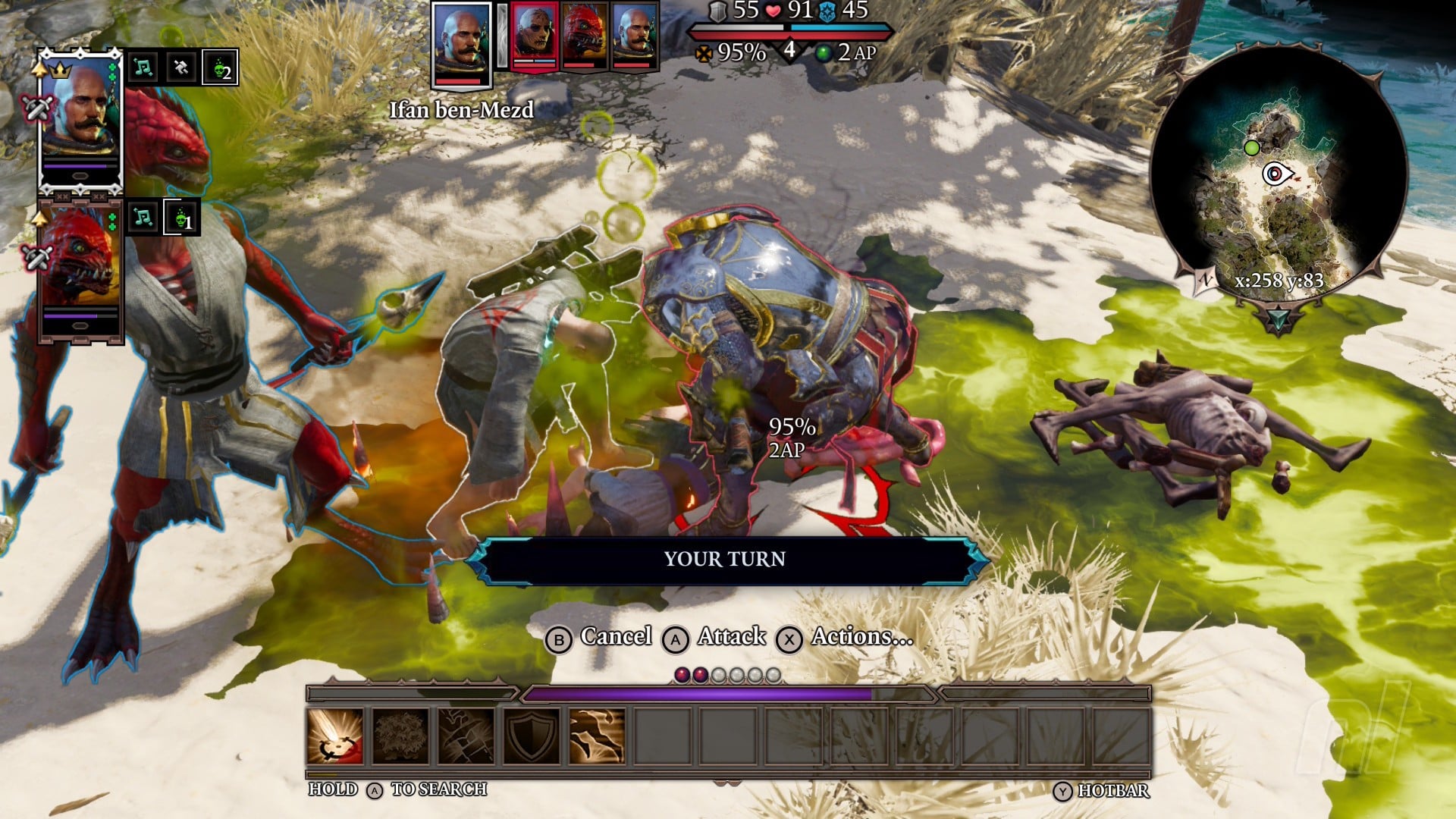Inspect Ifan's green music note status icon
The image size is (1456, 819).
pyautogui.click(x=143, y=68)
